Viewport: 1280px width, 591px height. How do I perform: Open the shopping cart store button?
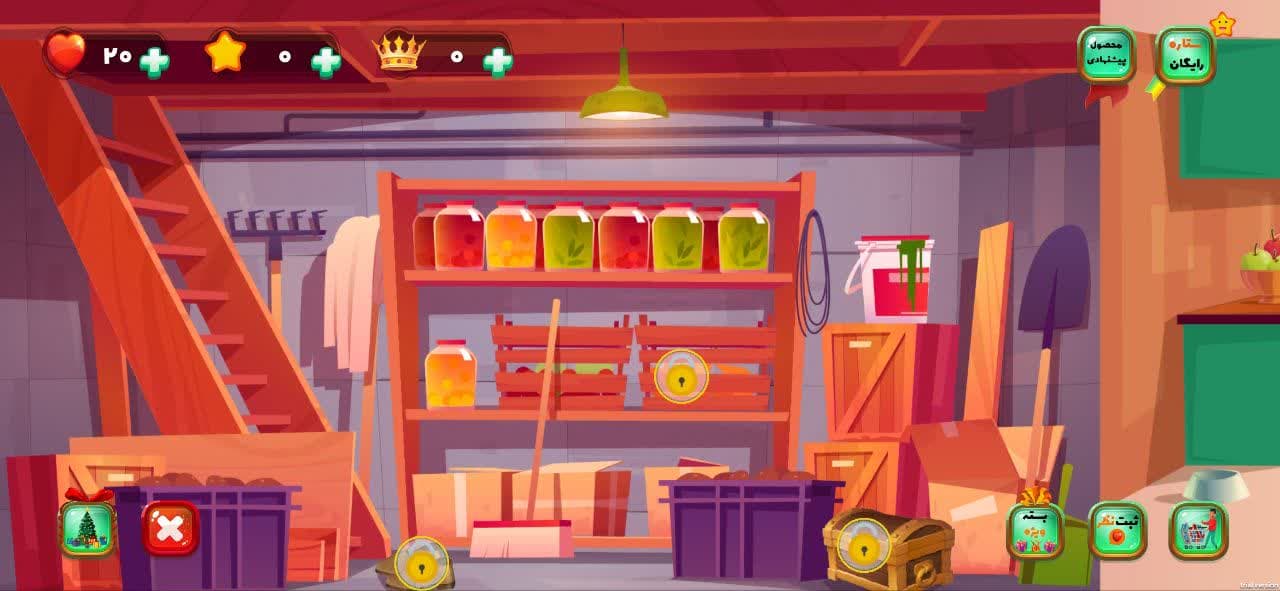click(1198, 530)
